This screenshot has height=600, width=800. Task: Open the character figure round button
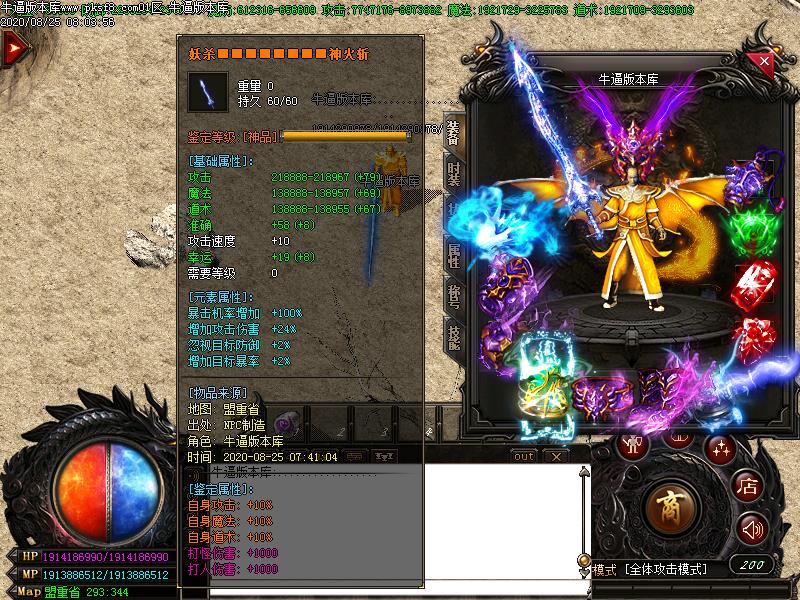point(632,446)
